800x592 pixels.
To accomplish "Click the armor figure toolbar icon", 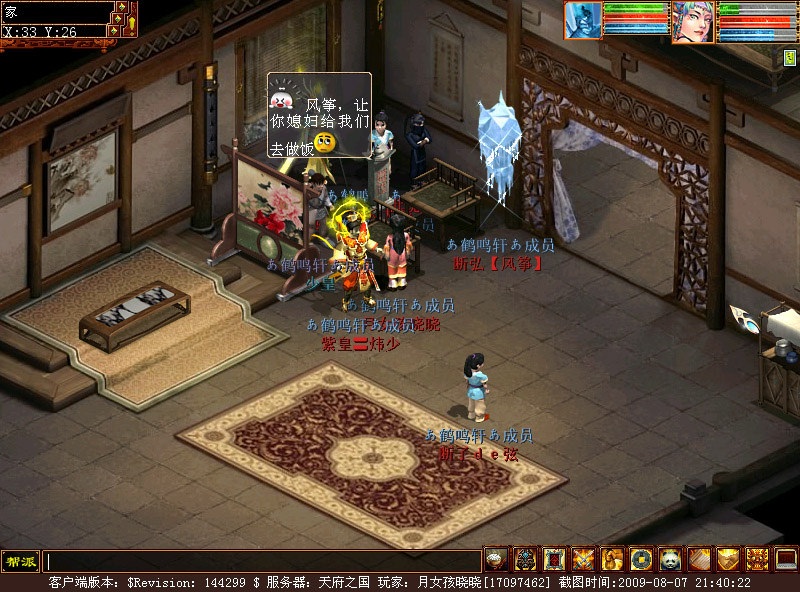I will (525, 560).
